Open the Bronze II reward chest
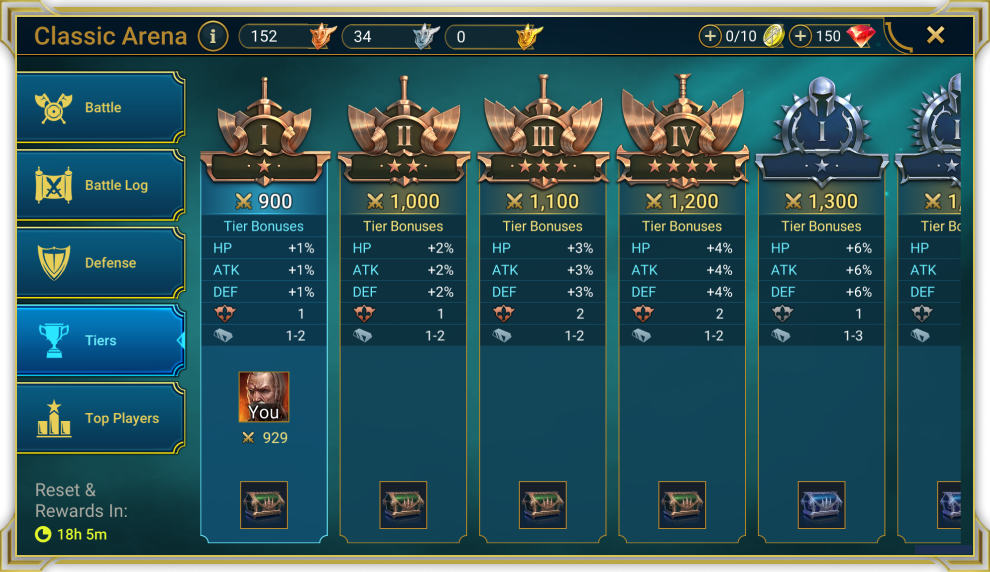The image size is (990, 572). tap(403, 505)
